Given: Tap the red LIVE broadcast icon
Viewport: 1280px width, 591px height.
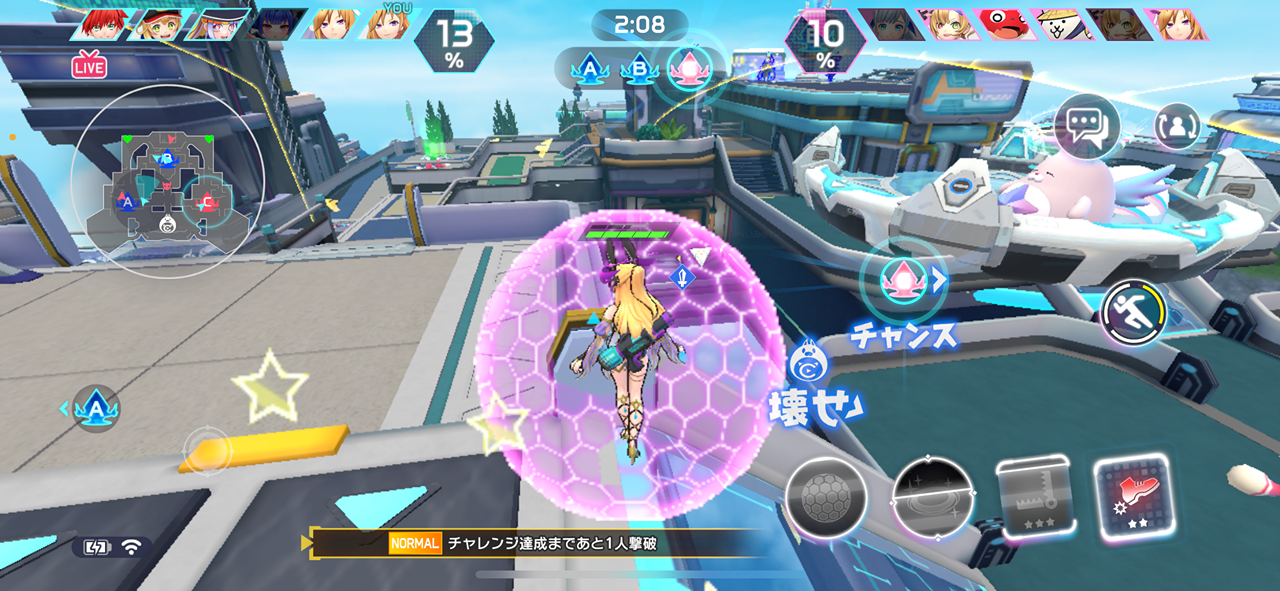Looking at the screenshot, I should click(89, 67).
